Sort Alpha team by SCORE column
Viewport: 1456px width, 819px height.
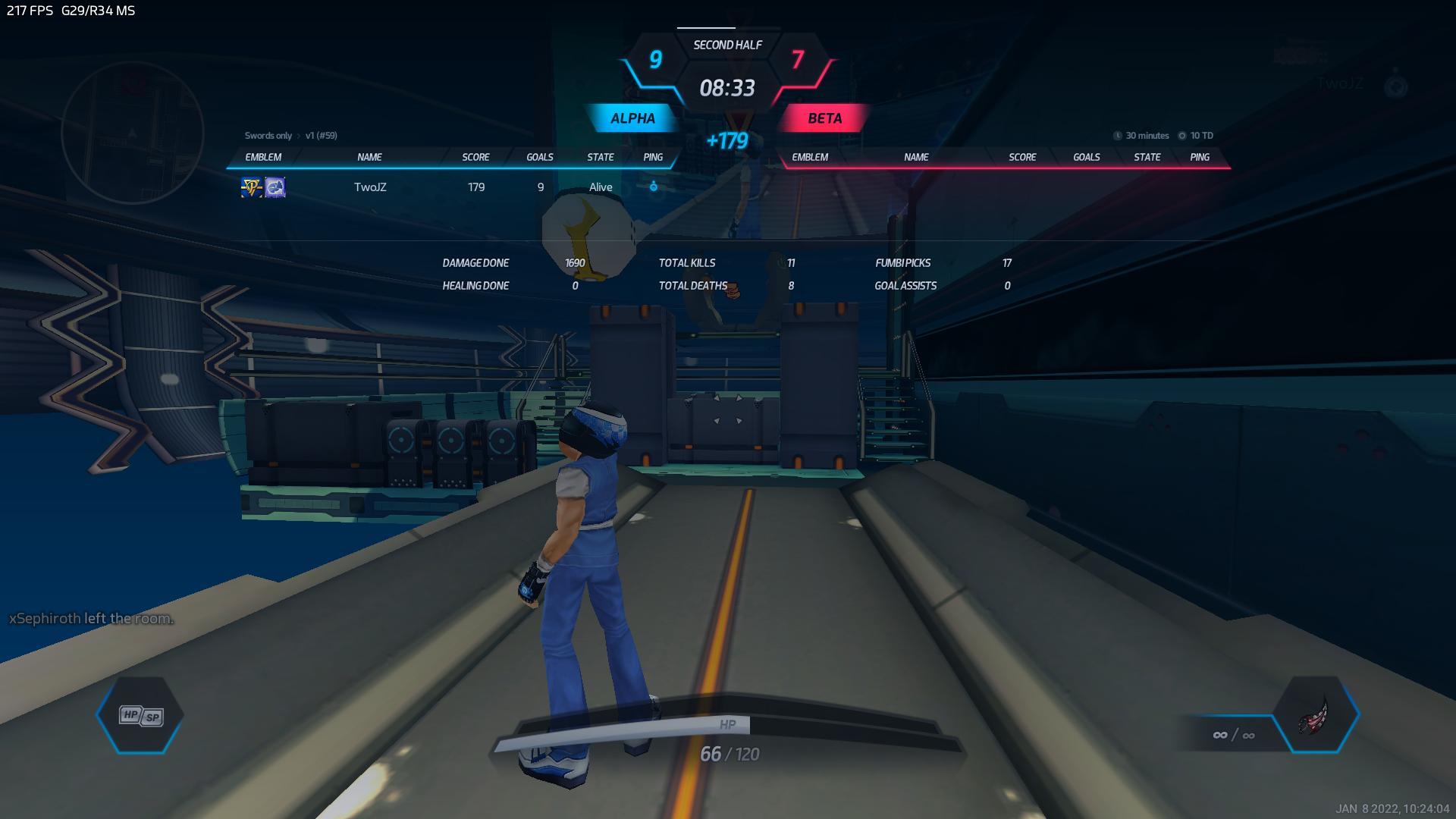475,157
